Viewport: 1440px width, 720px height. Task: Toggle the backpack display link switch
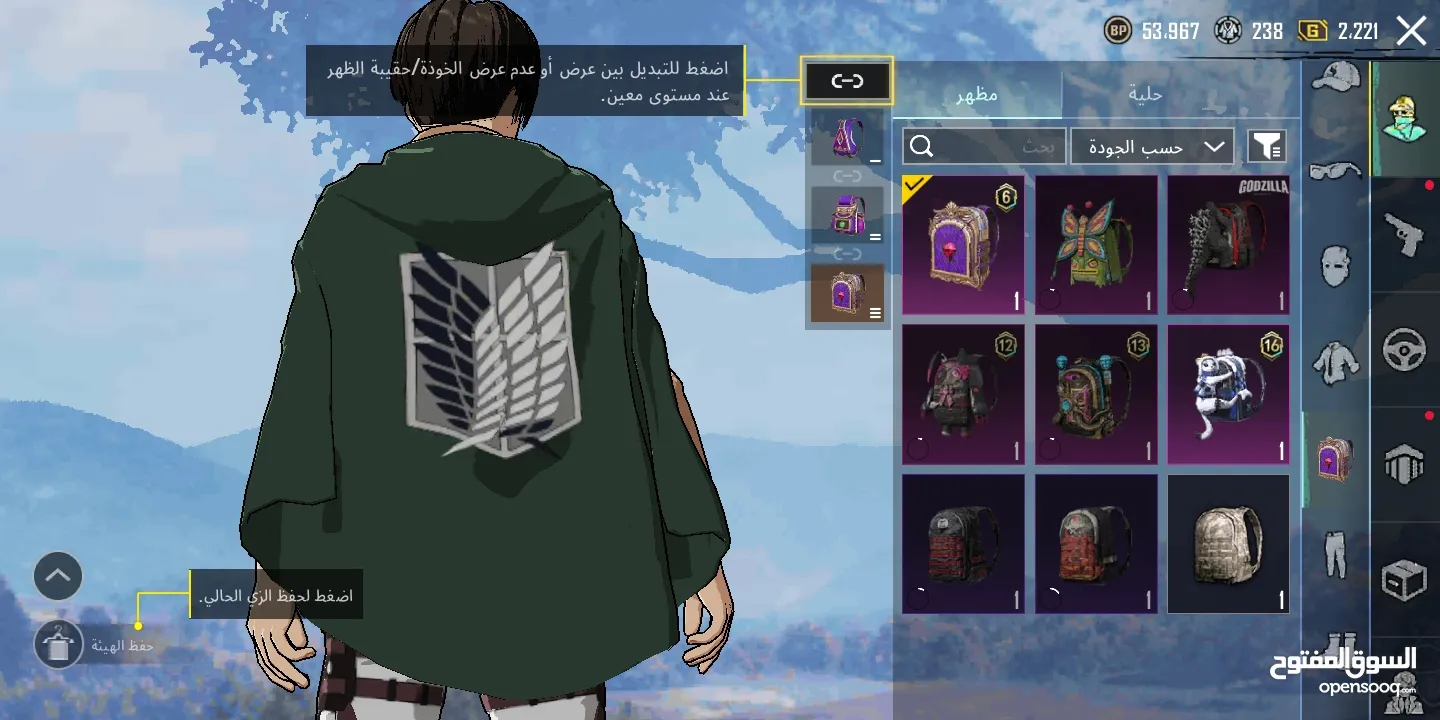pos(847,81)
